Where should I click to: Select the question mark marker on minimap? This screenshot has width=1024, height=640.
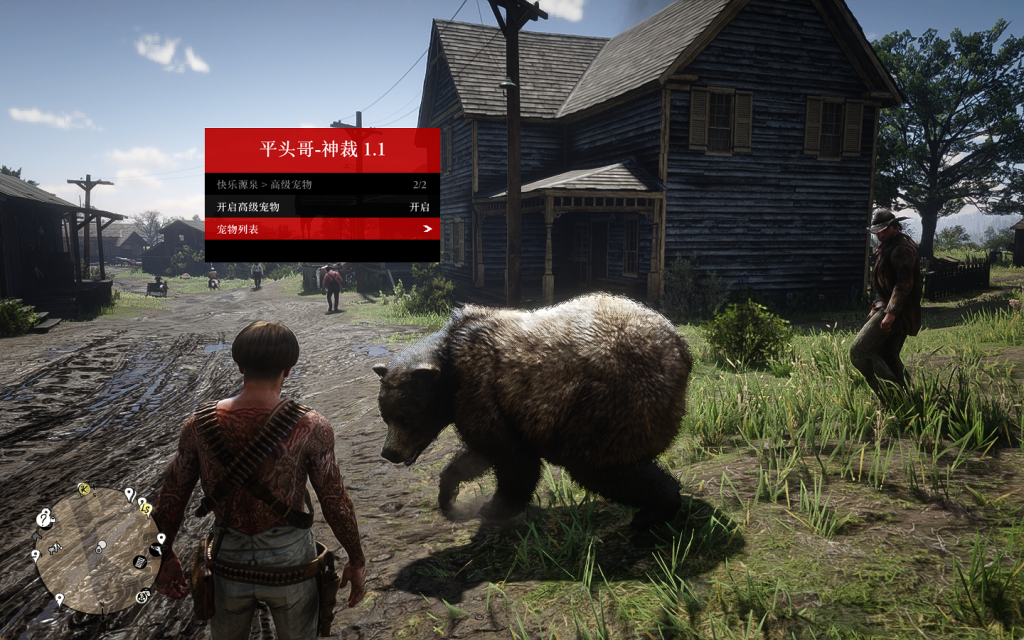point(44,518)
